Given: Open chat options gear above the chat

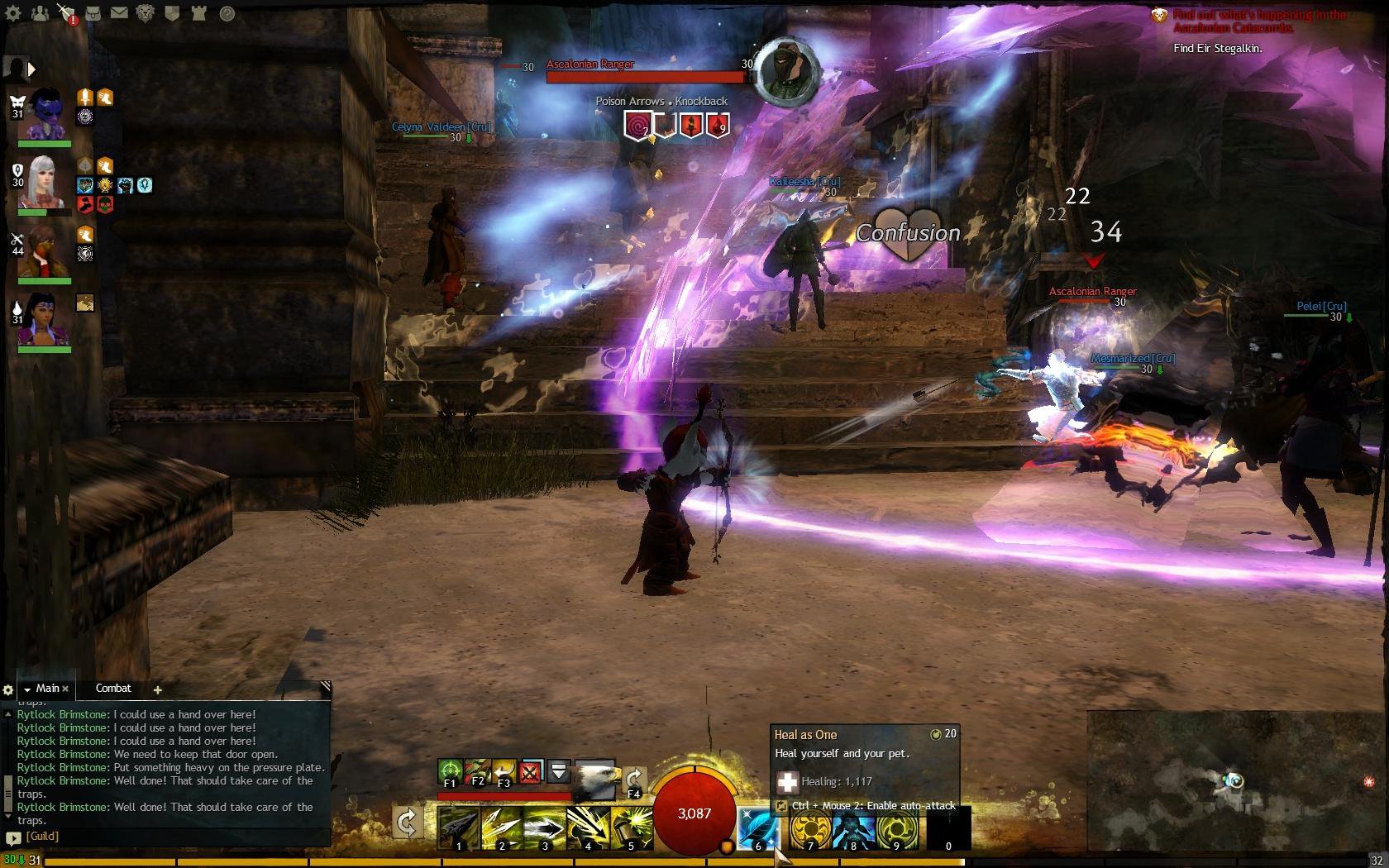Looking at the screenshot, I should 8,689.
